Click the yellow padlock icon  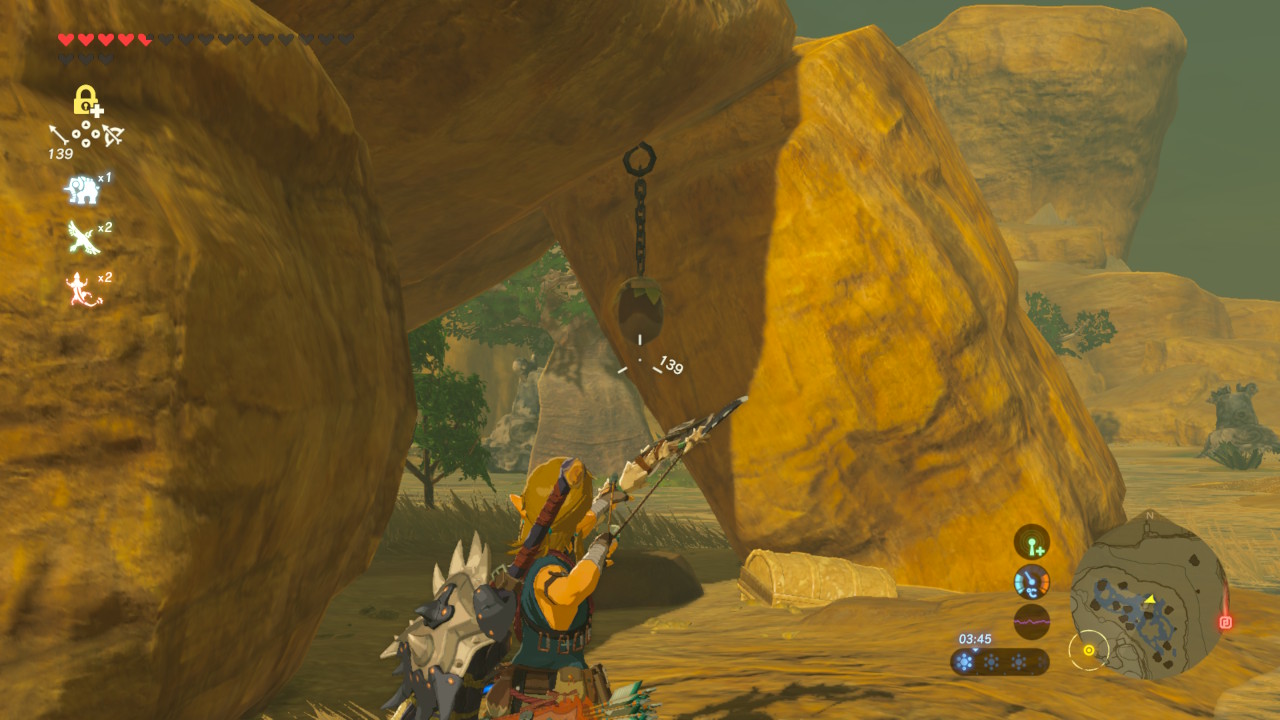coord(88,101)
